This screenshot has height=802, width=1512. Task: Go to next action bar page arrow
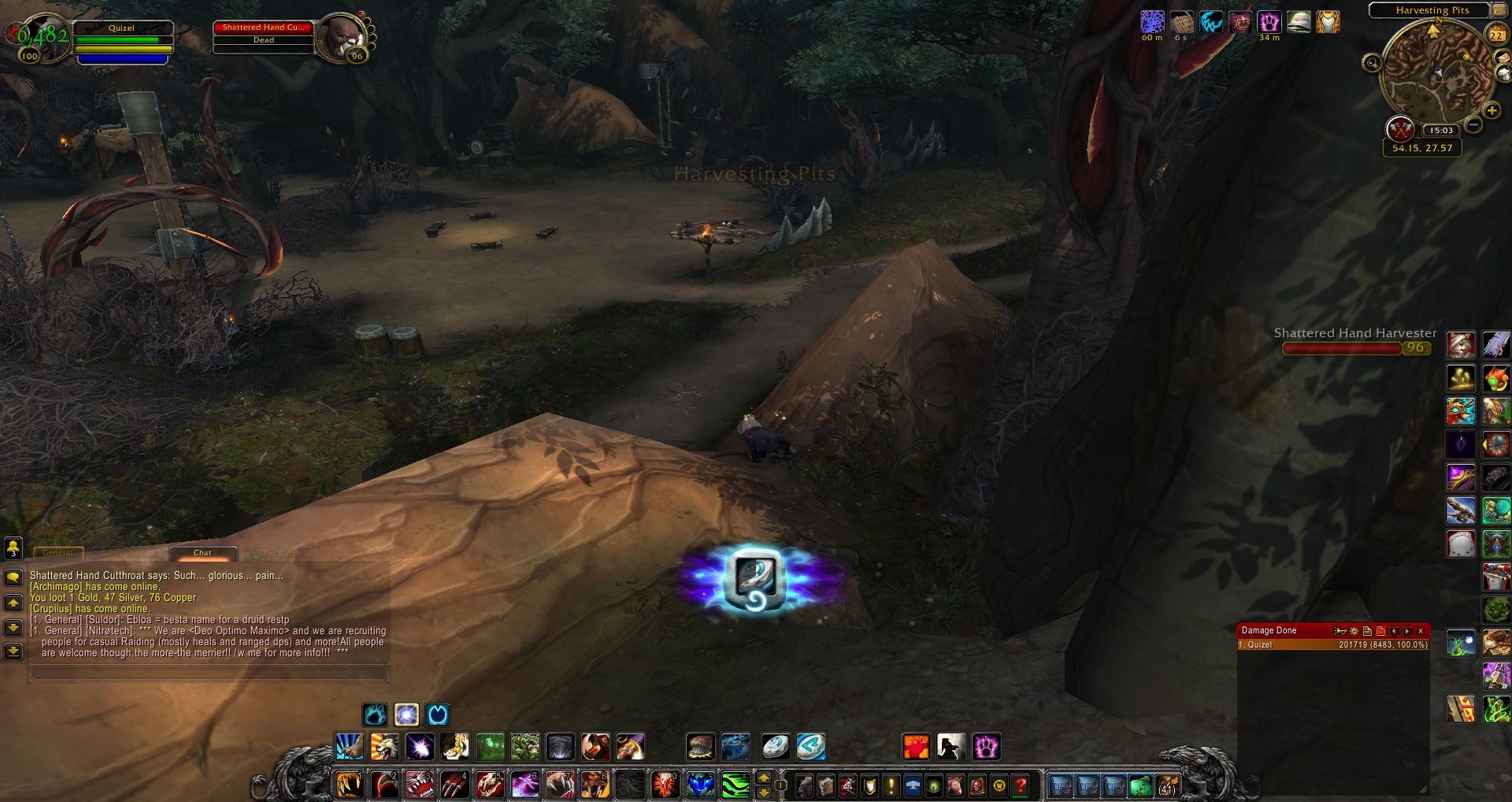pyautogui.click(x=763, y=778)
